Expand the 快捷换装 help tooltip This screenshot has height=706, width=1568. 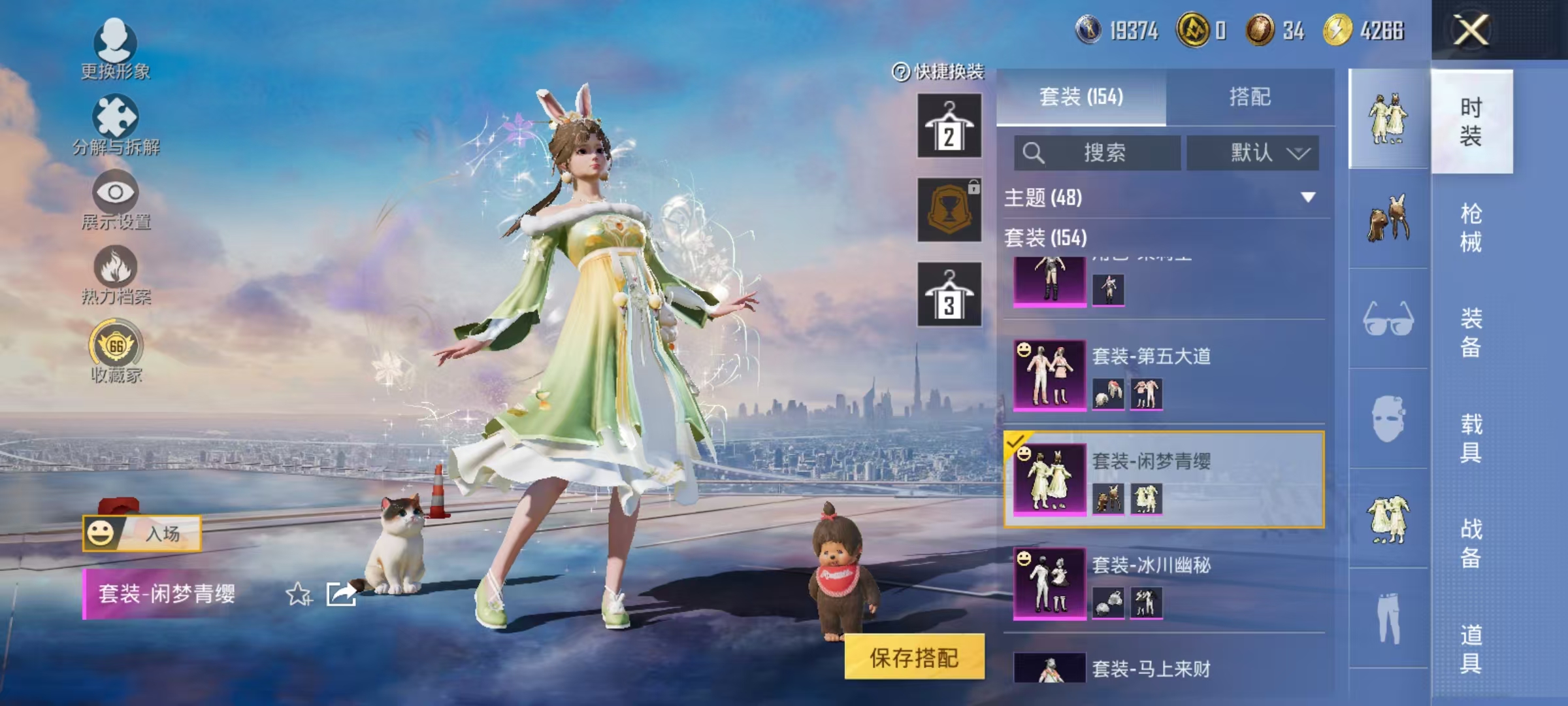click(x=900, y=73)
